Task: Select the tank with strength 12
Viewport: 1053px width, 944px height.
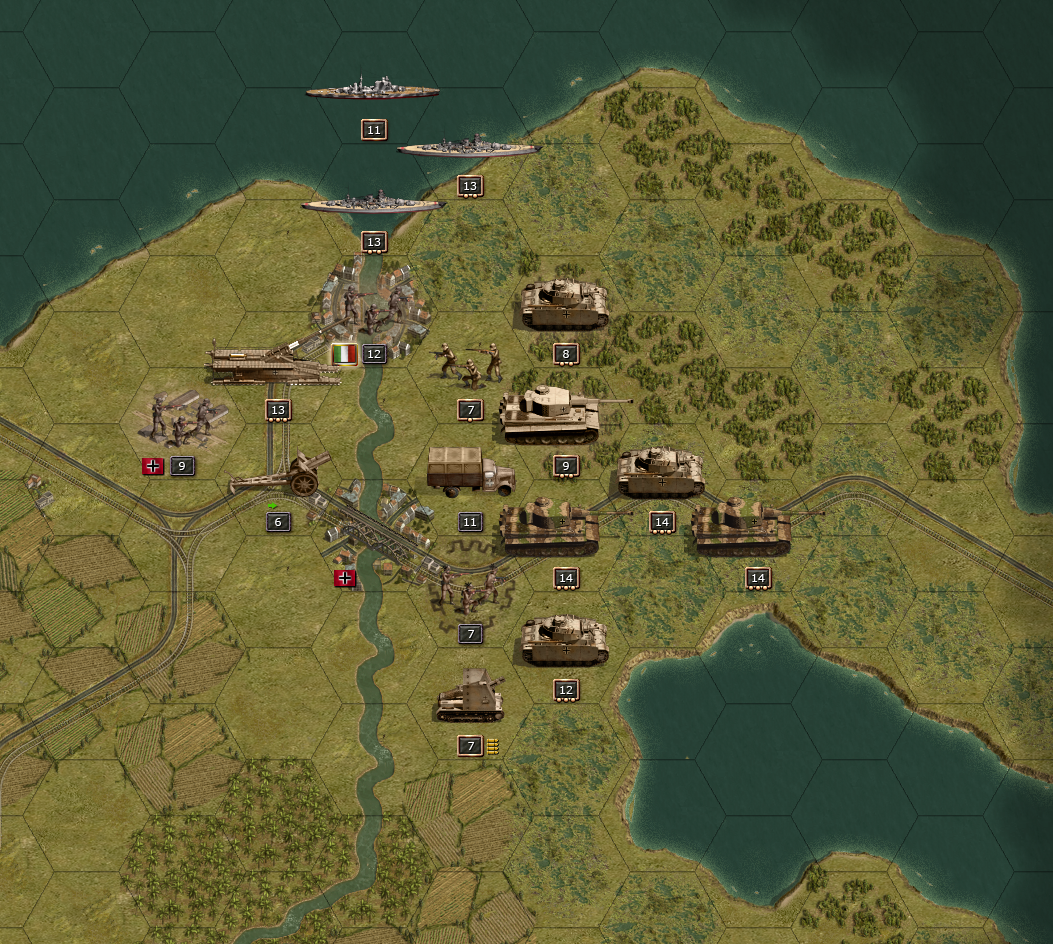Action: [565, 641]
